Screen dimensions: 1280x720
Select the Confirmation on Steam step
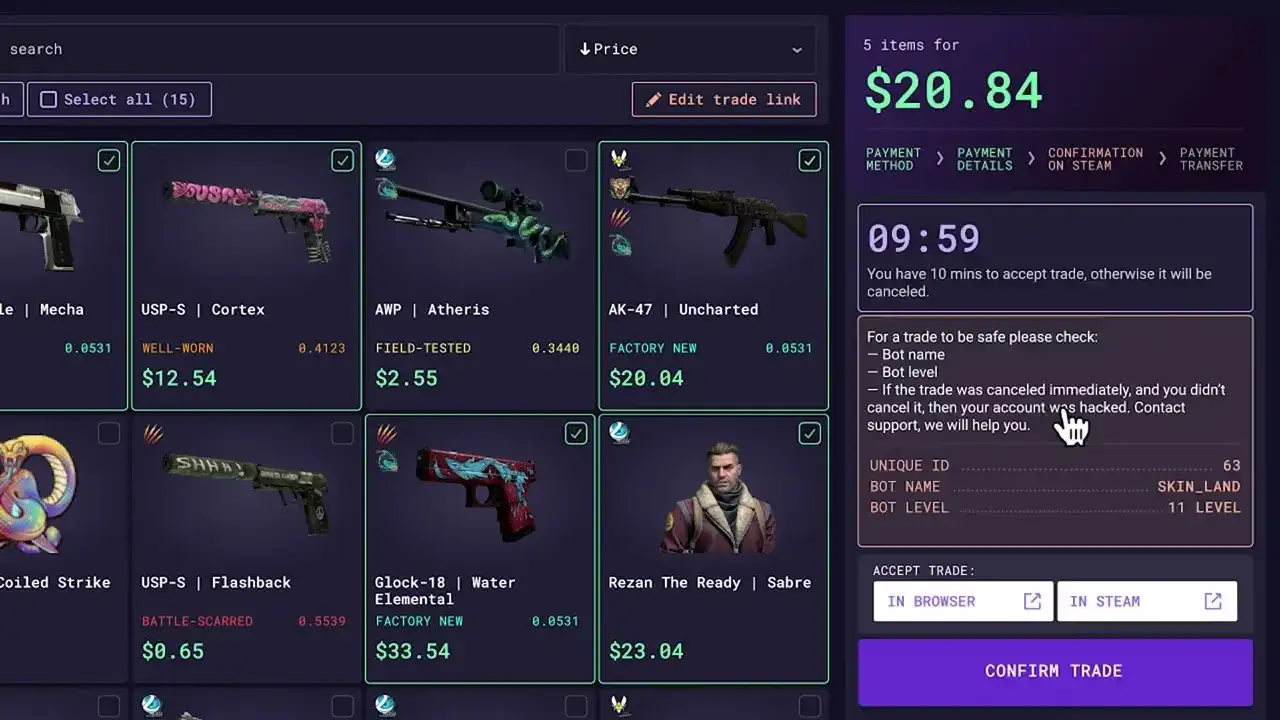point(1095,160)
